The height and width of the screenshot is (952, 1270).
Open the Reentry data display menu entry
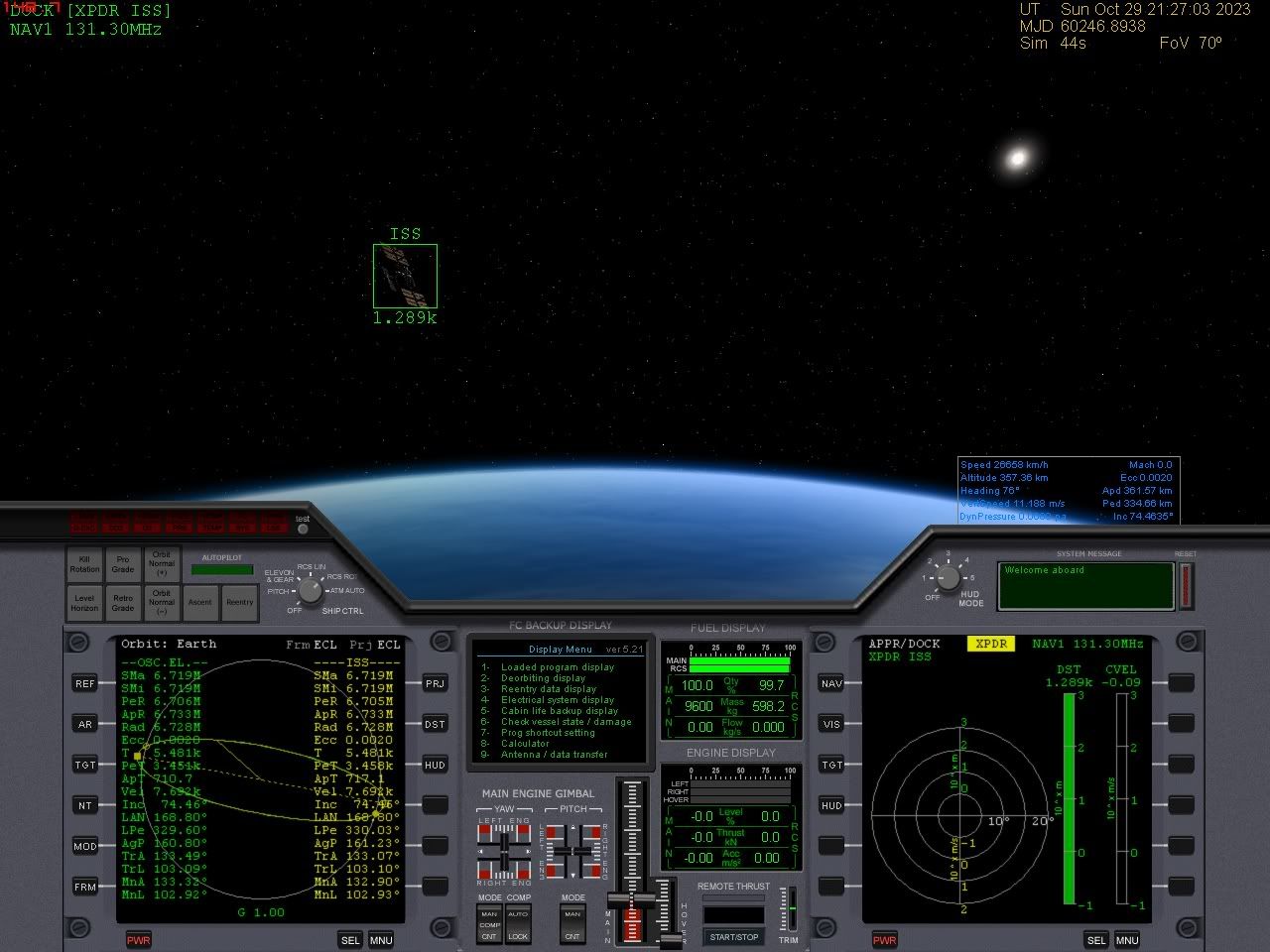pos(548,689)
